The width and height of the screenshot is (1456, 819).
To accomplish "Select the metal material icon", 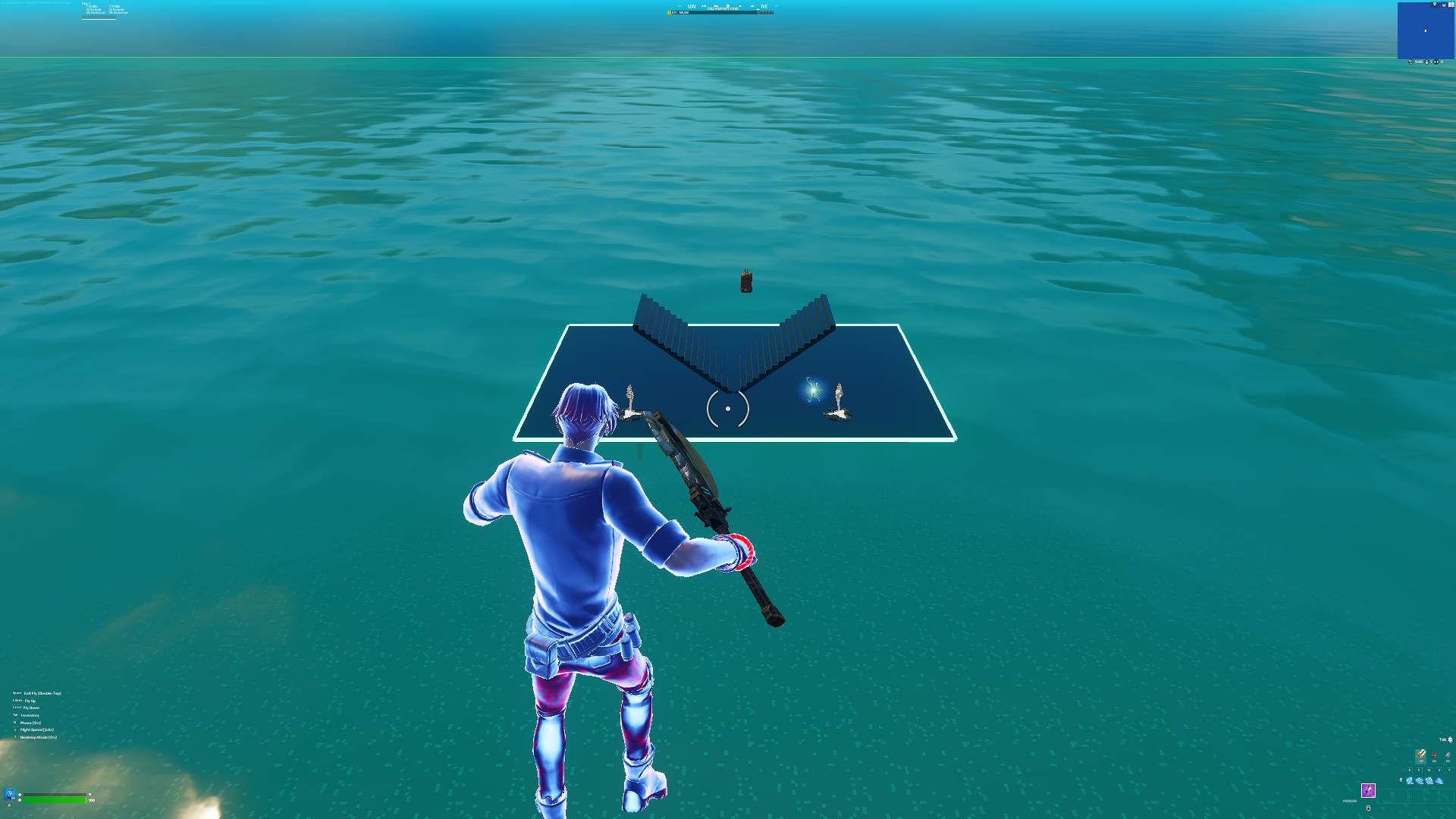I will pyautogui.click(x=1448, y=756).
